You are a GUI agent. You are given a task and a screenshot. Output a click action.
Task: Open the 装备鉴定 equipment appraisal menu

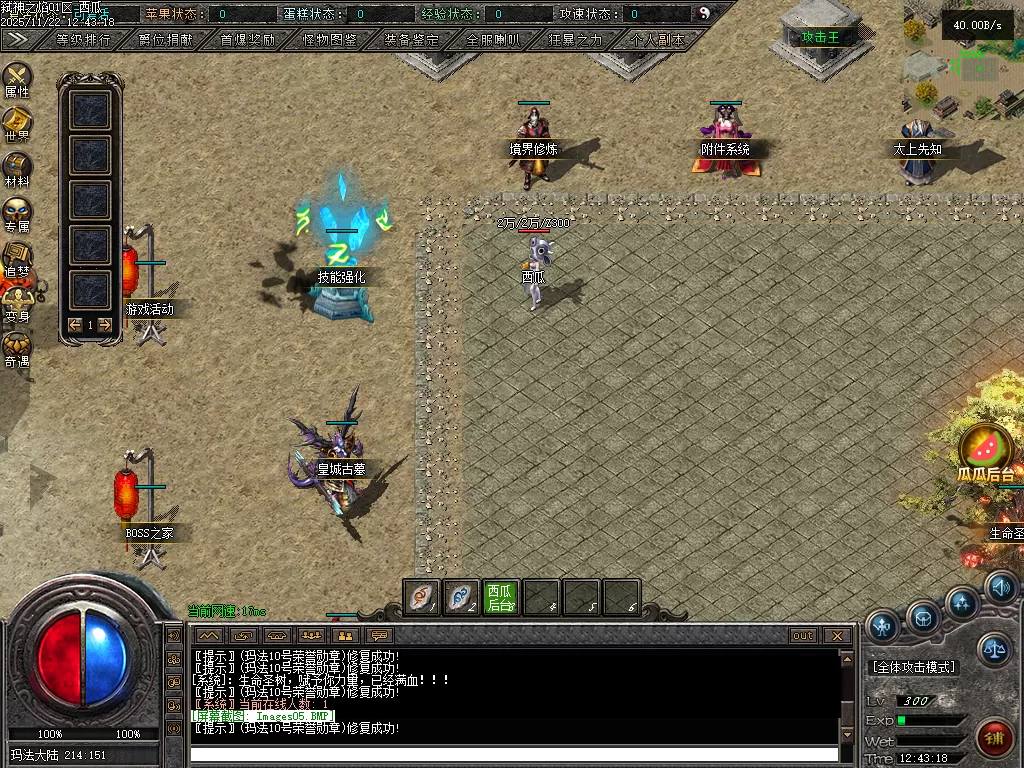[411, 40]
